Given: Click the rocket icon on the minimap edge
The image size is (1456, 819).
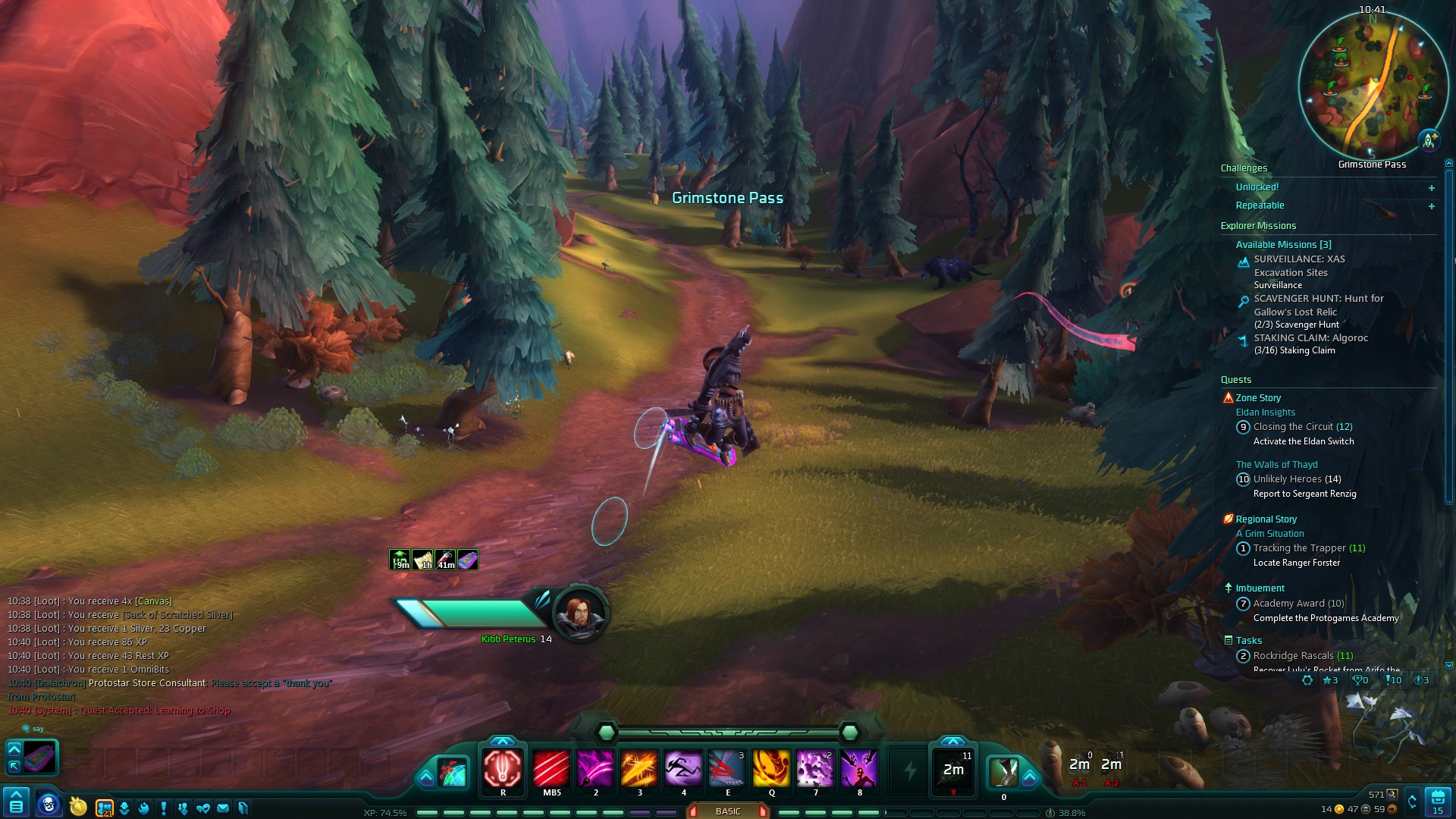Looking at the screenshot, I should [x=1429, y=139].
